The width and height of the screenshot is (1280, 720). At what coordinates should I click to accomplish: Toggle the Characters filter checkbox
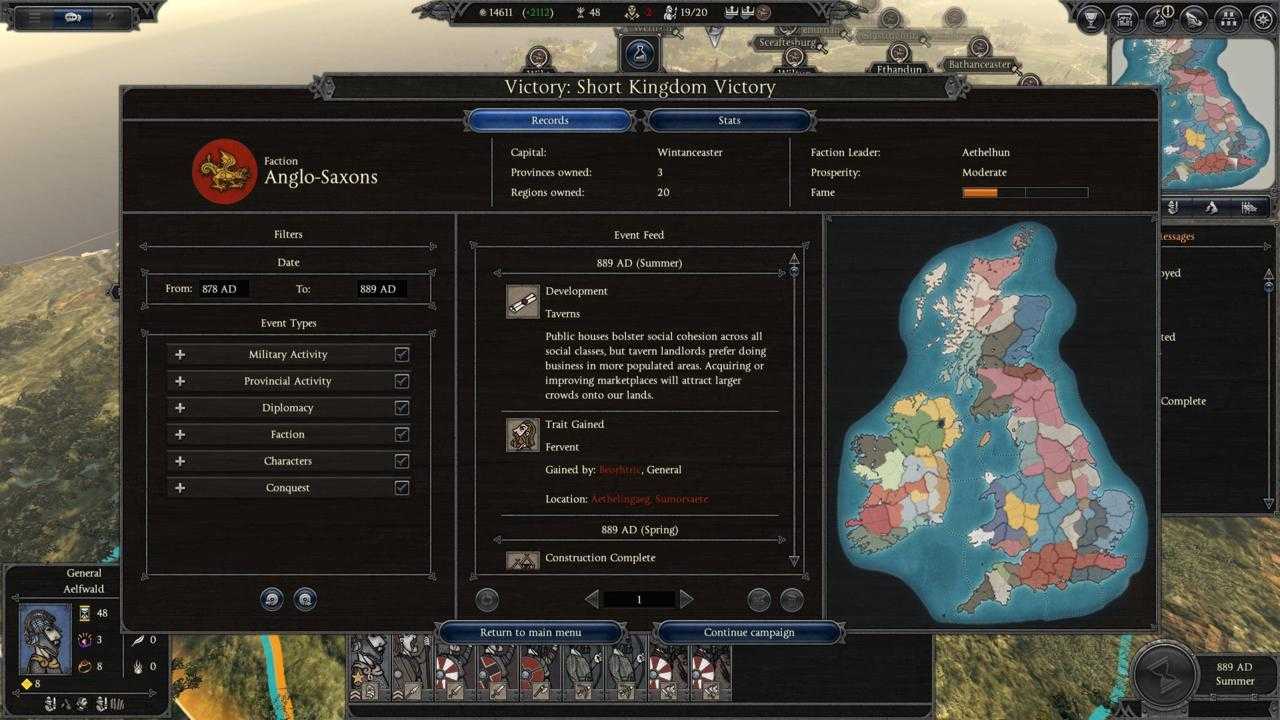click(402, 461)
